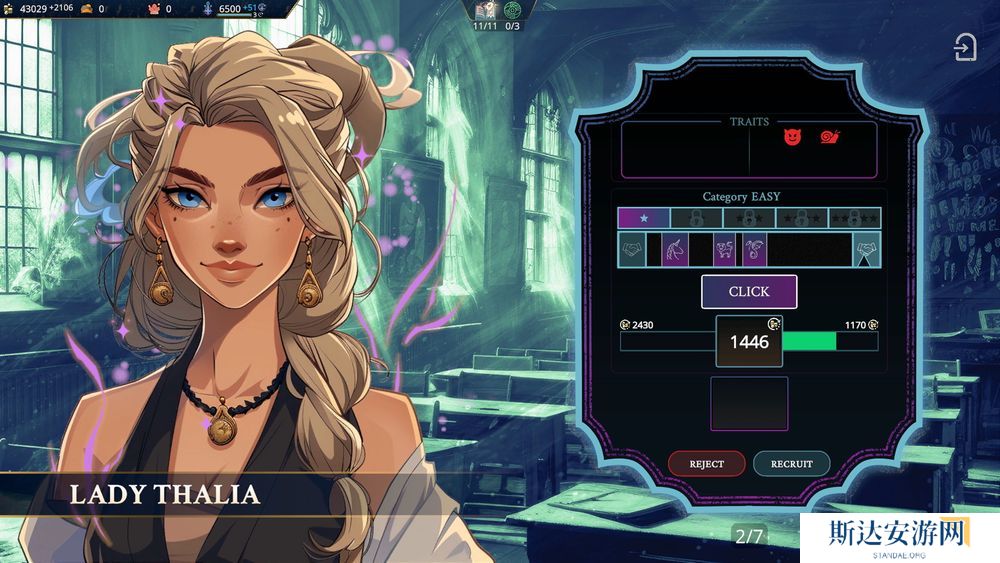Reject Lady Thalia

(707, 463)
